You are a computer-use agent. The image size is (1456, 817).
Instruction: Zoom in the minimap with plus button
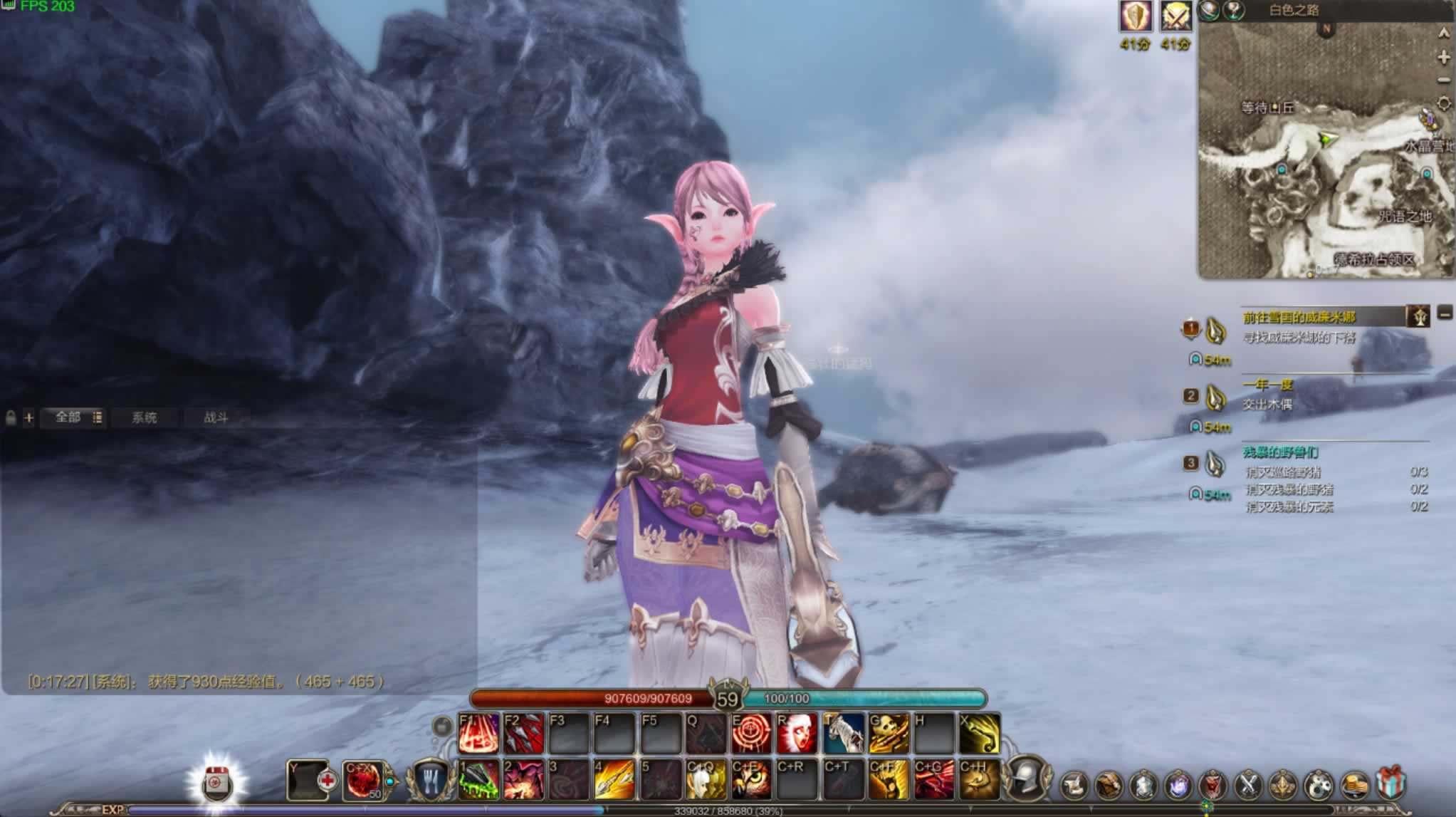pyautogui.click(x=1443, y=57)
